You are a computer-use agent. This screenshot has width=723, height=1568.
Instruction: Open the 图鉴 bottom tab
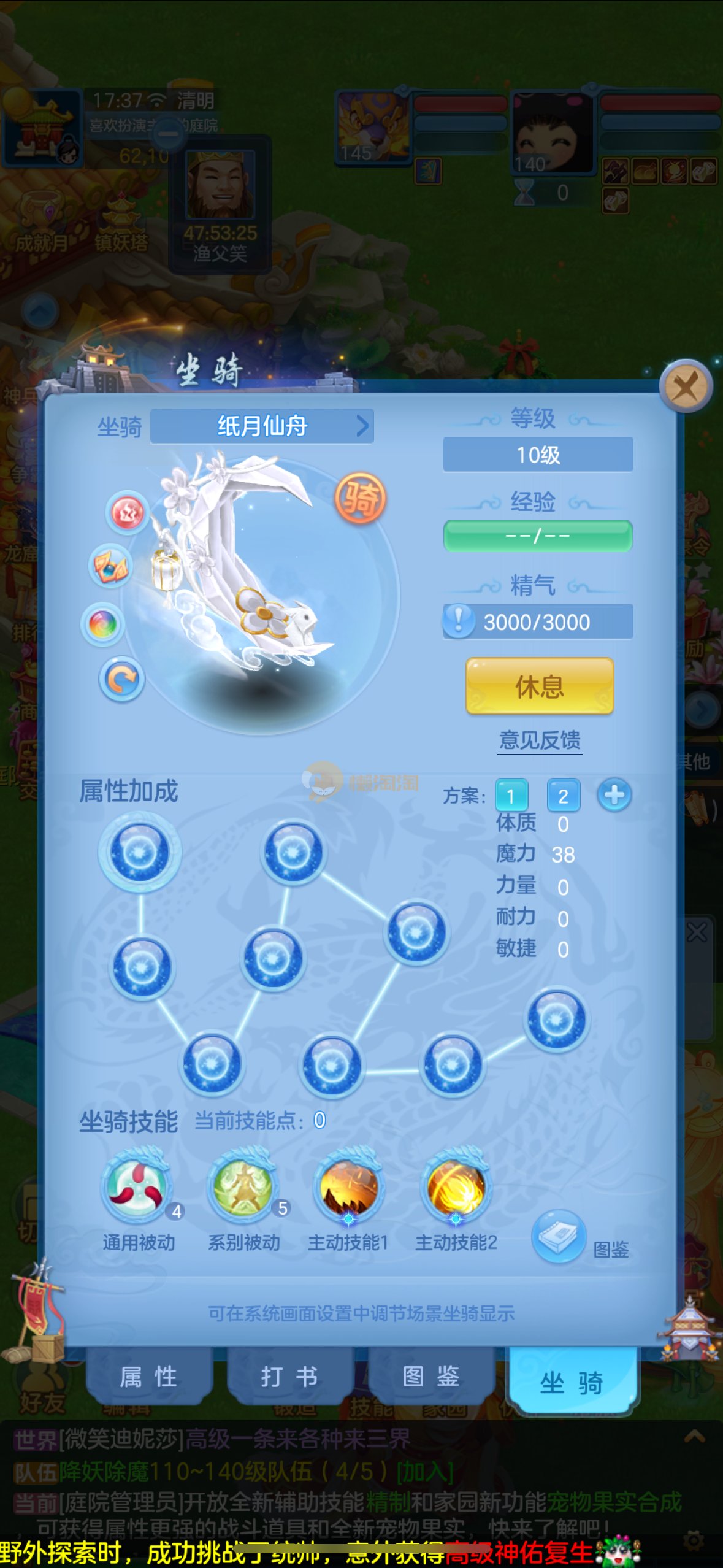tap(431, 1377)
